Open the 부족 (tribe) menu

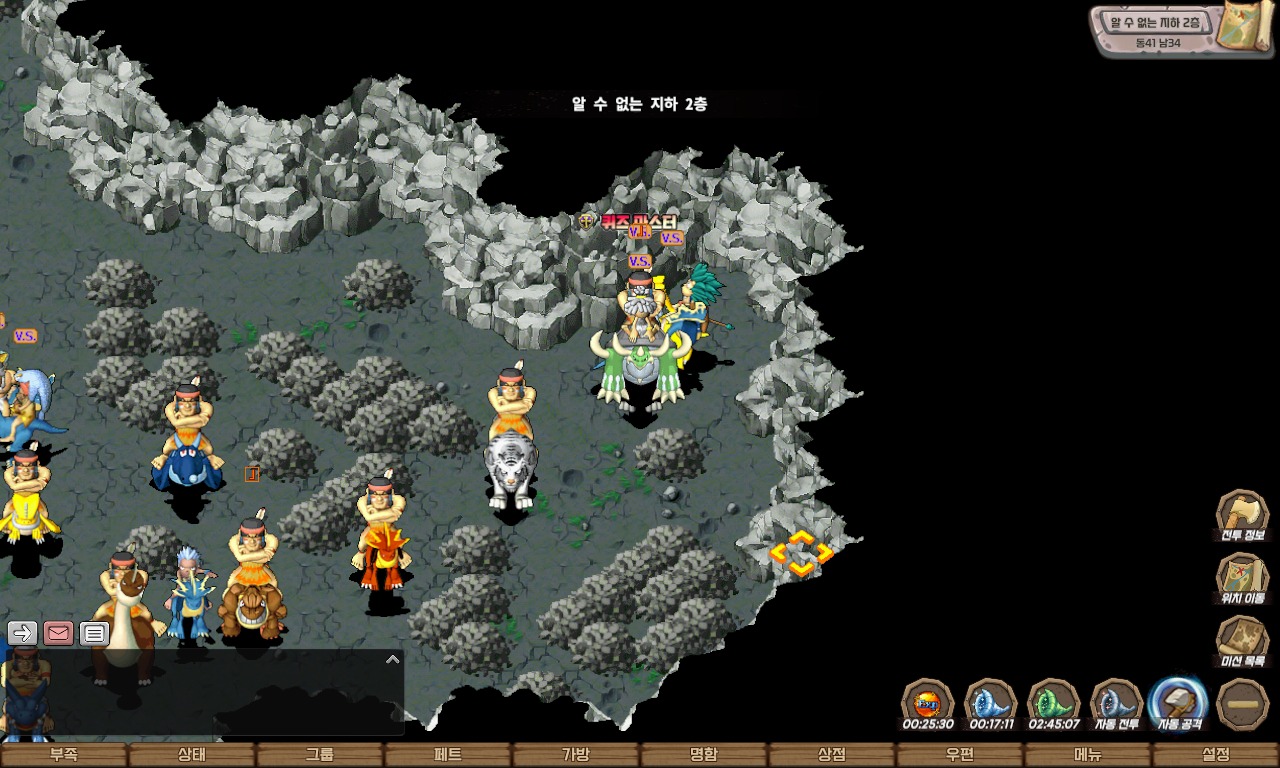64,755
